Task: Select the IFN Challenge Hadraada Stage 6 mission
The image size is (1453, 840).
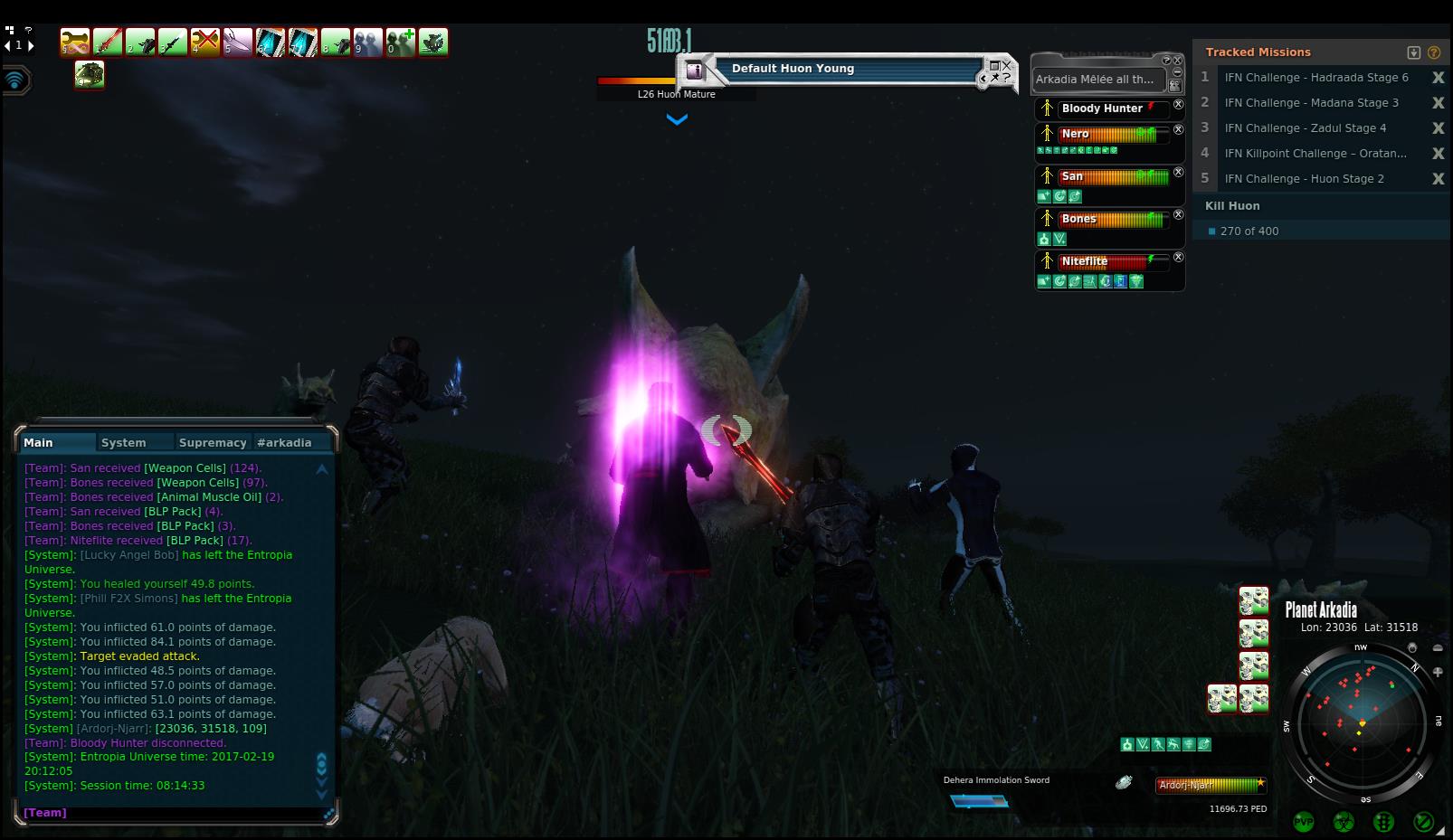Action: [x=1315, y=78]
